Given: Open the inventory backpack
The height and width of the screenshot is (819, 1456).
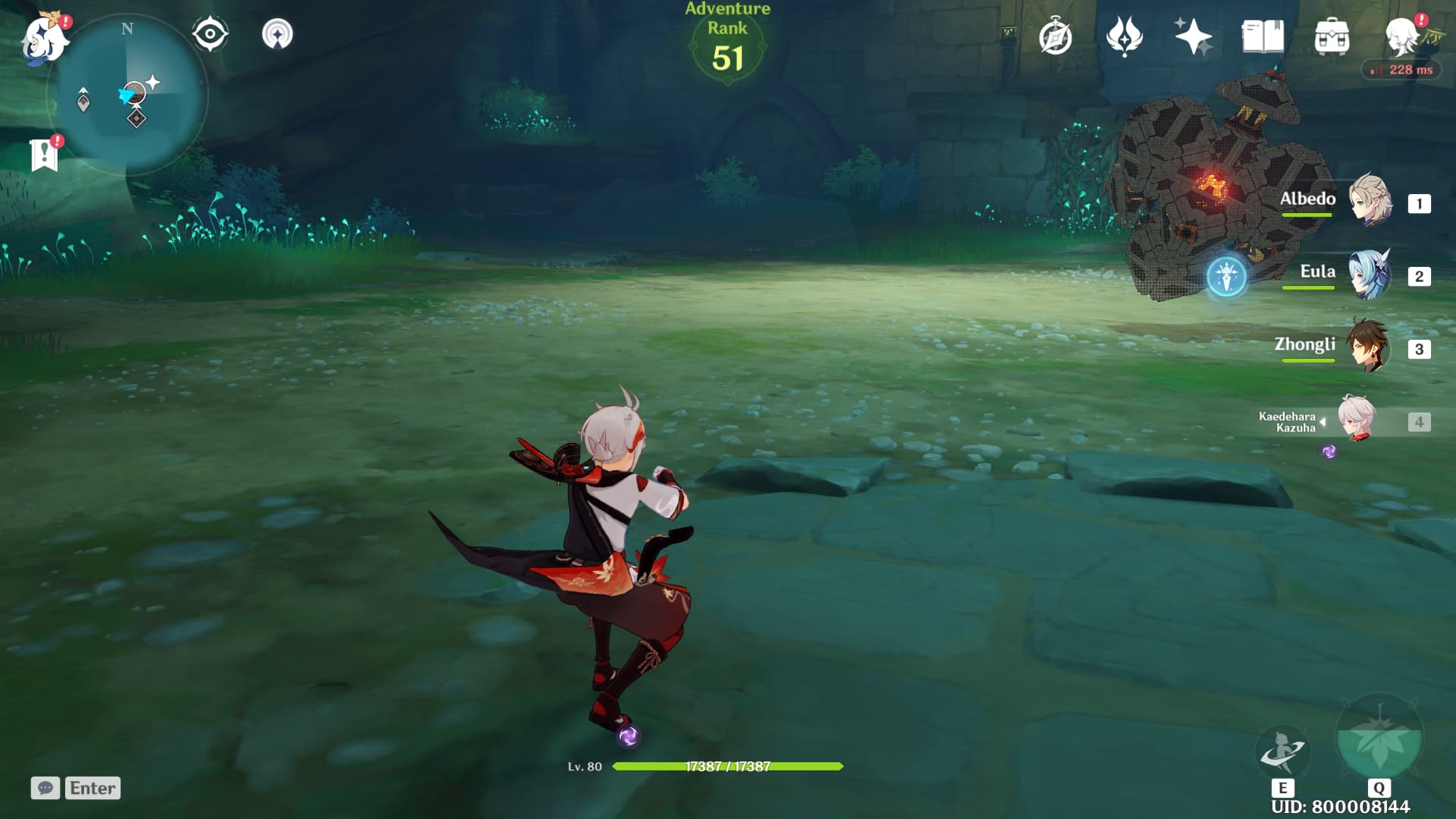Looking at the screenshot, I should [1332, 37].
